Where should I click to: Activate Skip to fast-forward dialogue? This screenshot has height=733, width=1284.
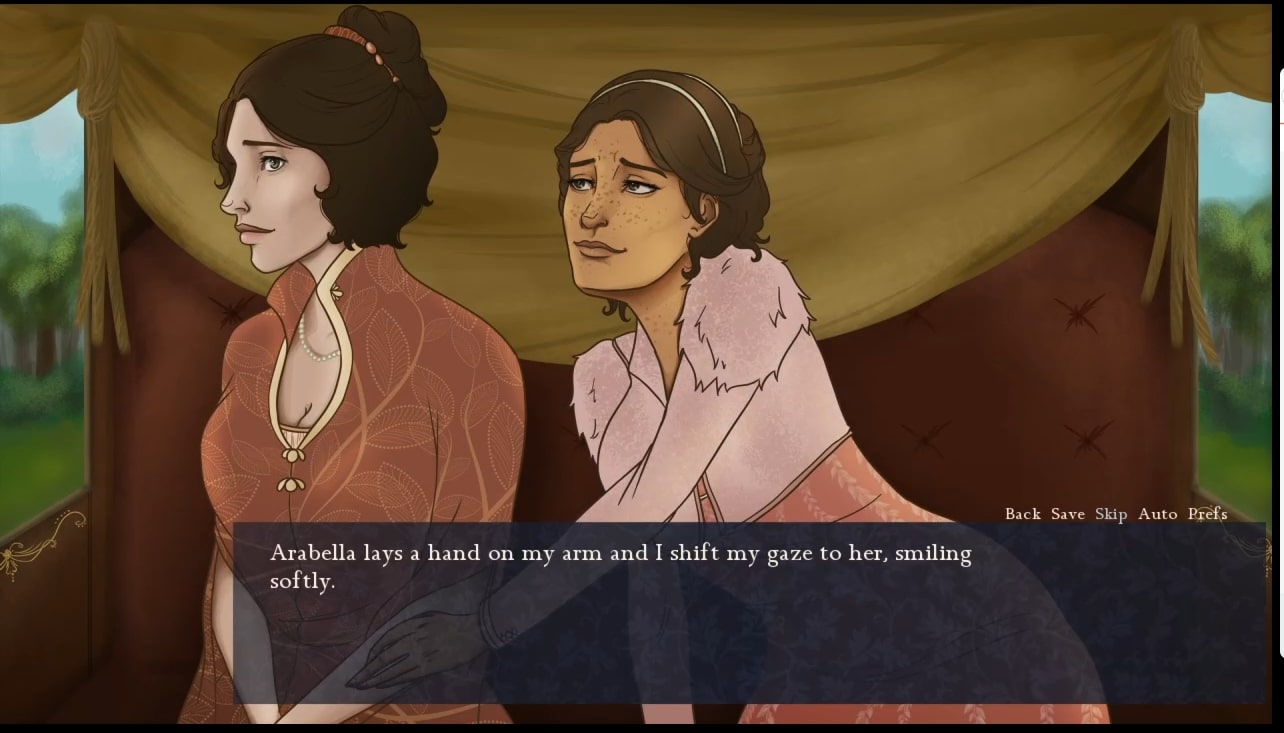[x=1110, y=514]
